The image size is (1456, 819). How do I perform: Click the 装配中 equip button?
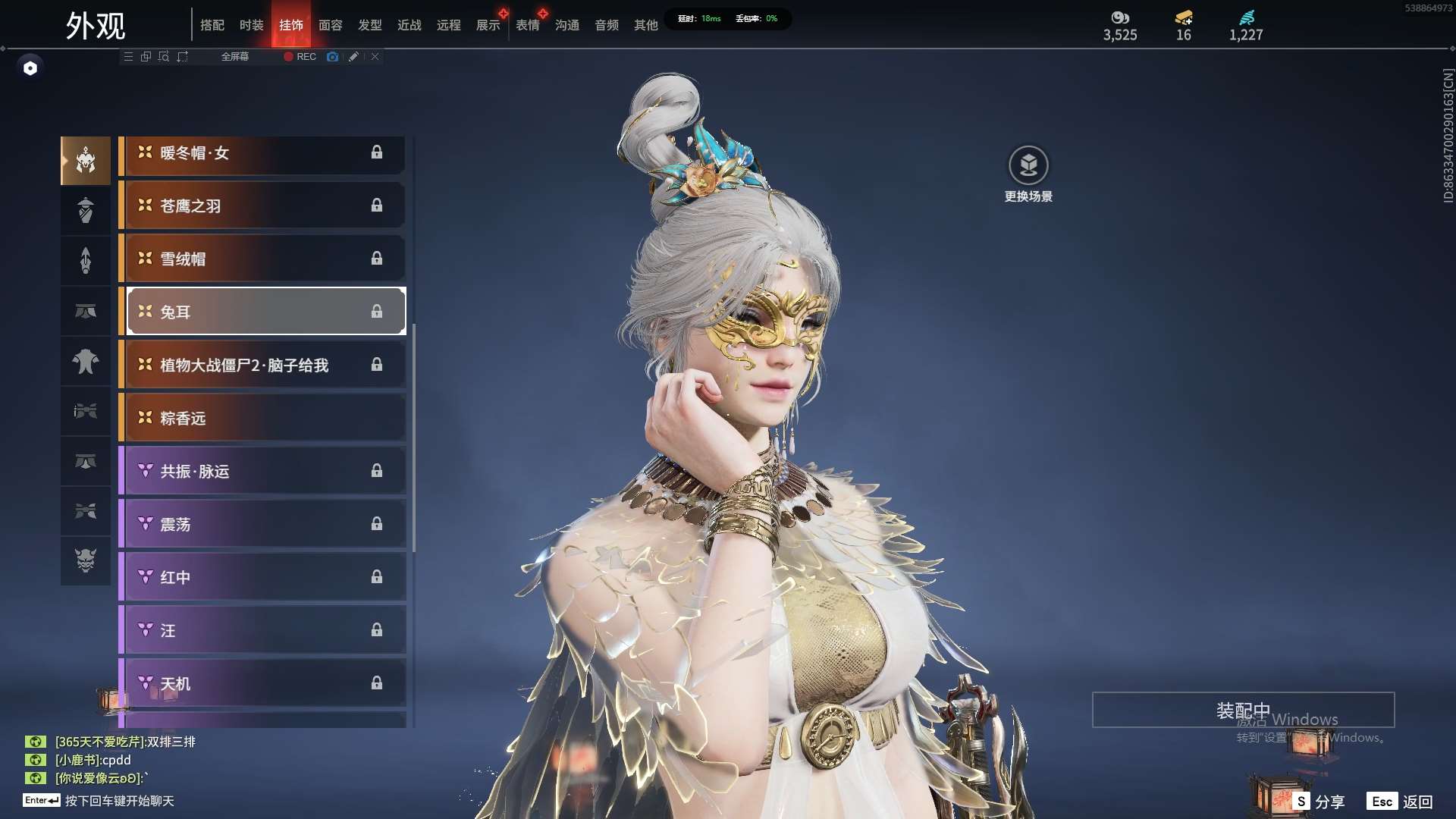point(1243,711)
